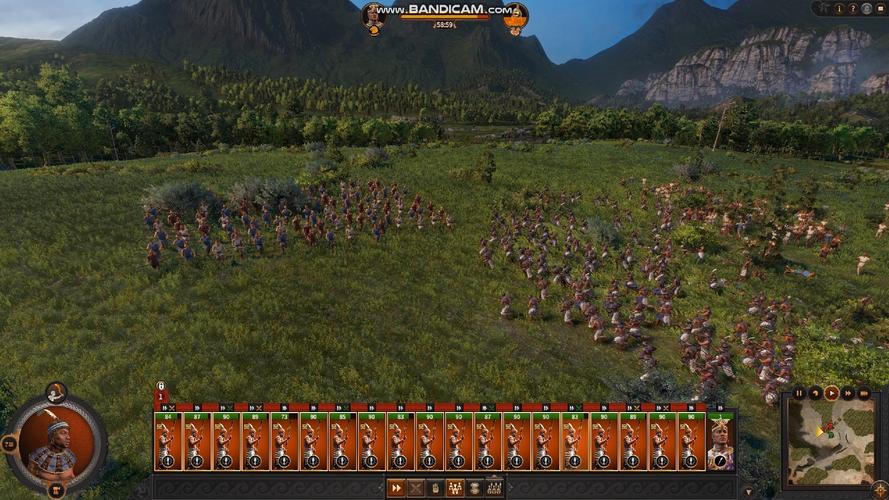Toggle run mode double-arrow button
Viewport: 889px width, 500px height.
397,488
